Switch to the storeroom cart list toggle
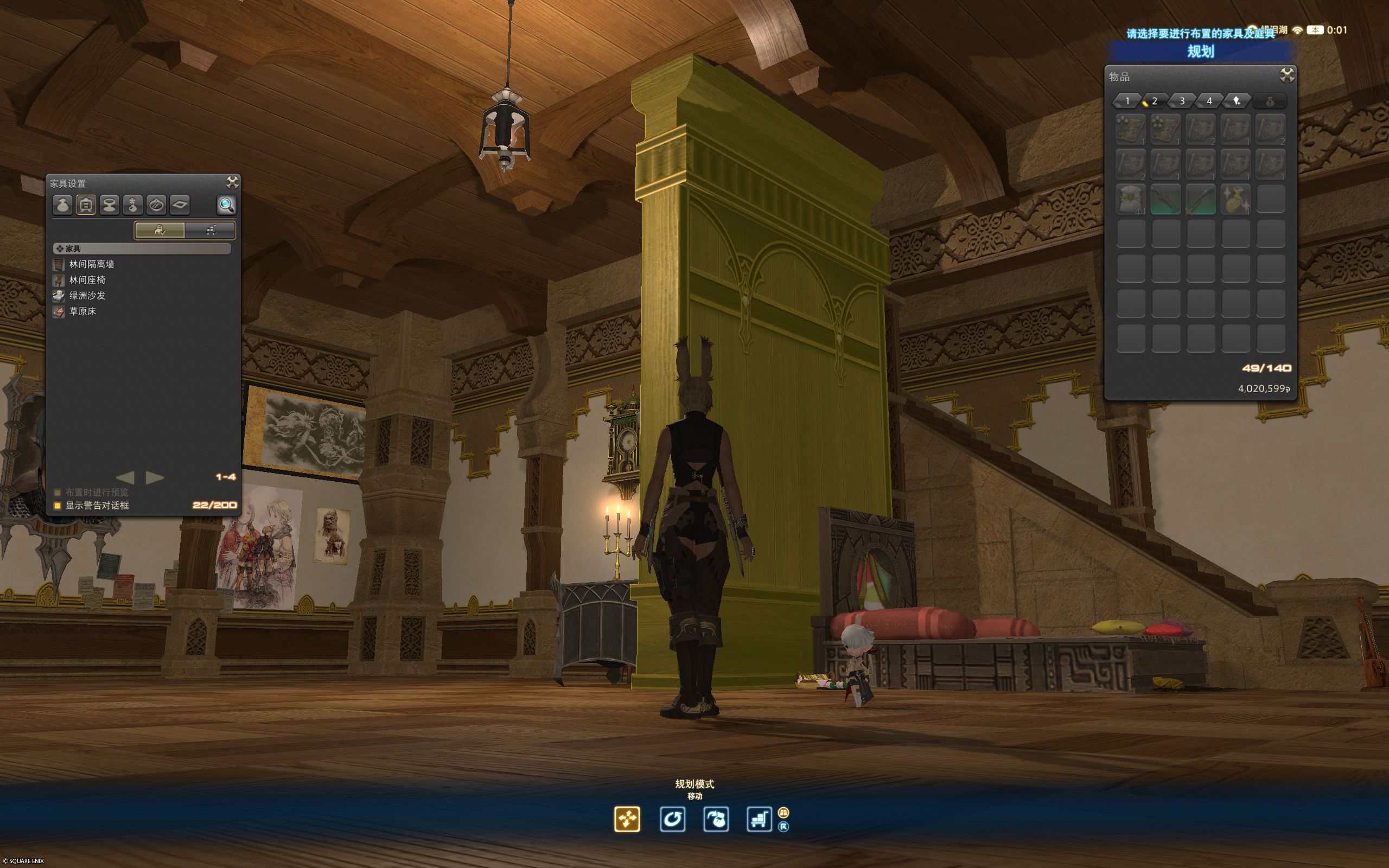The image size is (1389, 868). tap(210, 230)
